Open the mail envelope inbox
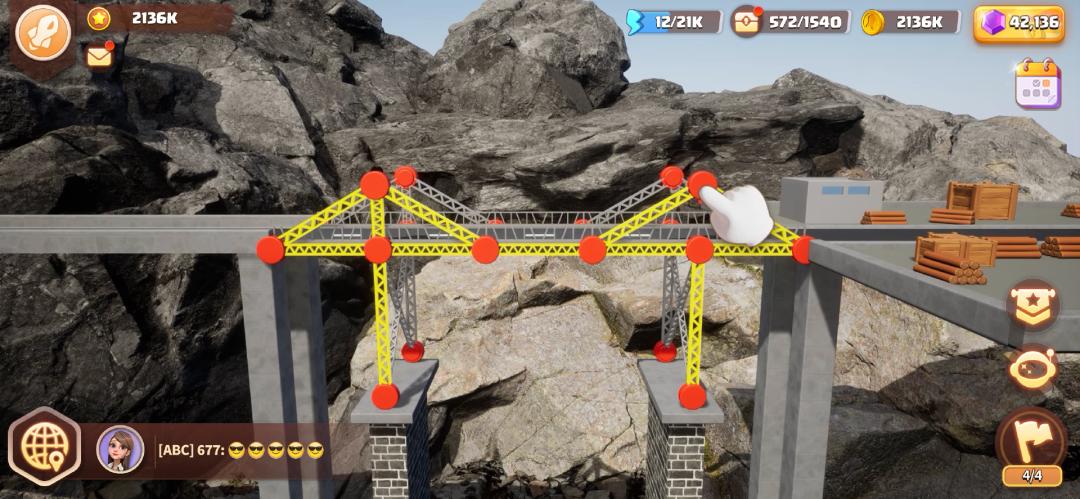Image resolution: width=1080 pixels, height=499 pixels. tap(99, 57)
